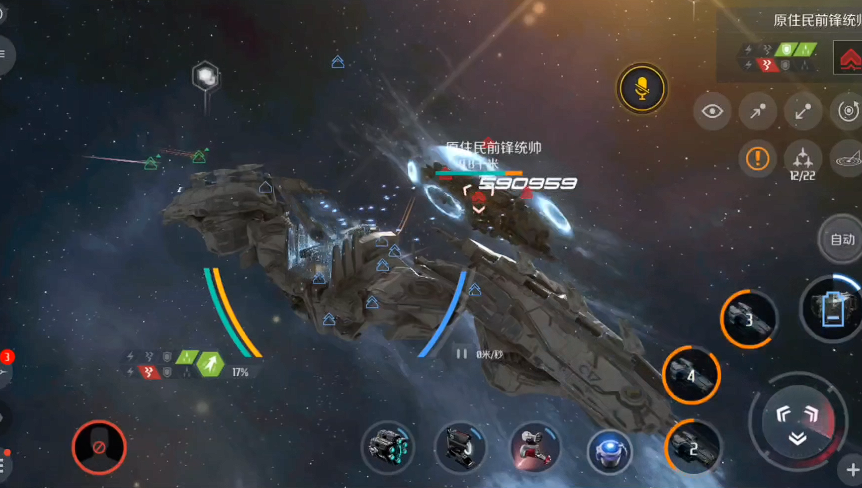Viewport: 862px width, 488px height.
Task: Toggle the yellow microphone voice button
Action: point(641,88)
